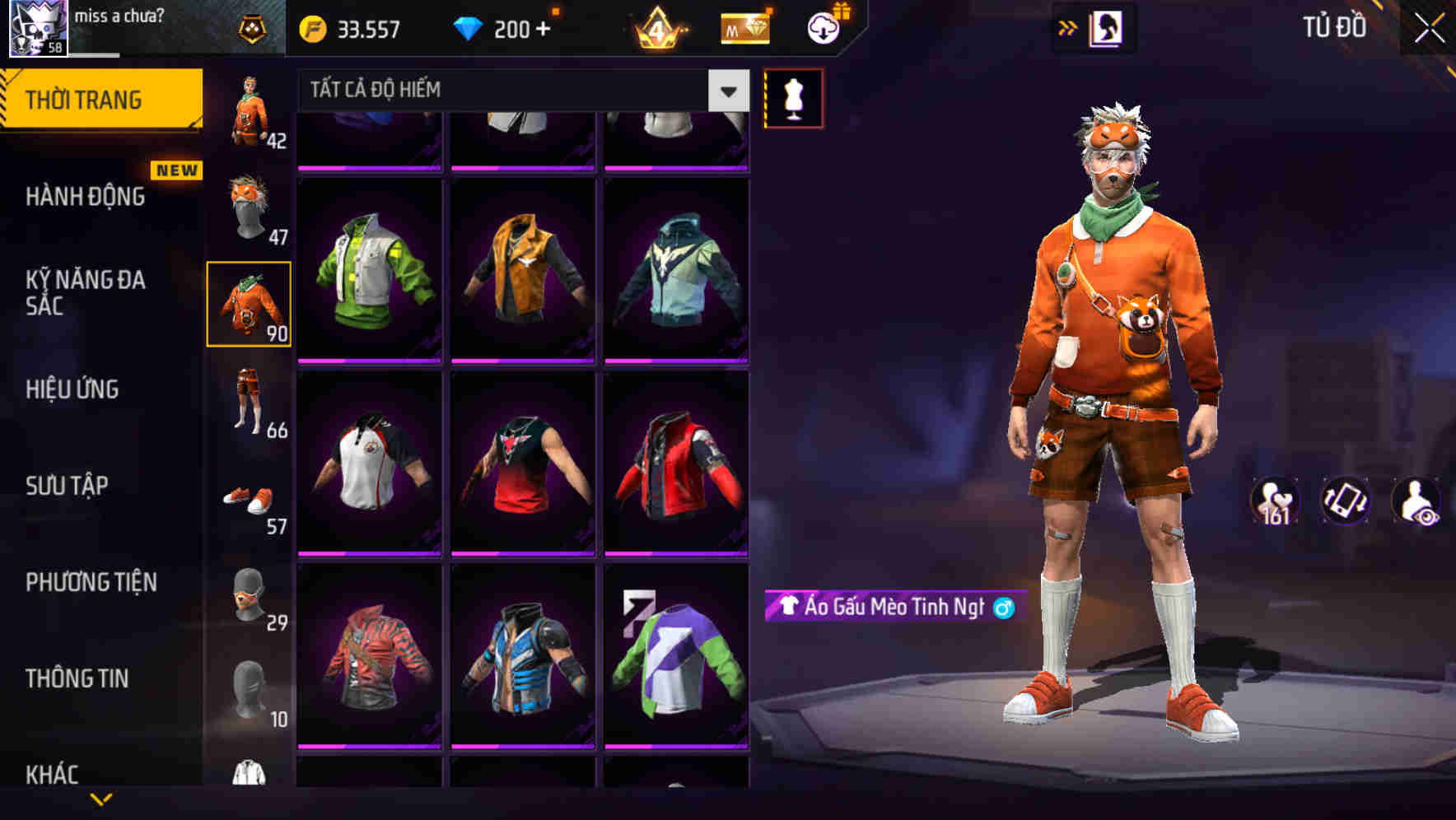Collapse the panel using the double-arrow chevron
1456x820 pixels.
click(x=1068, y=27)
